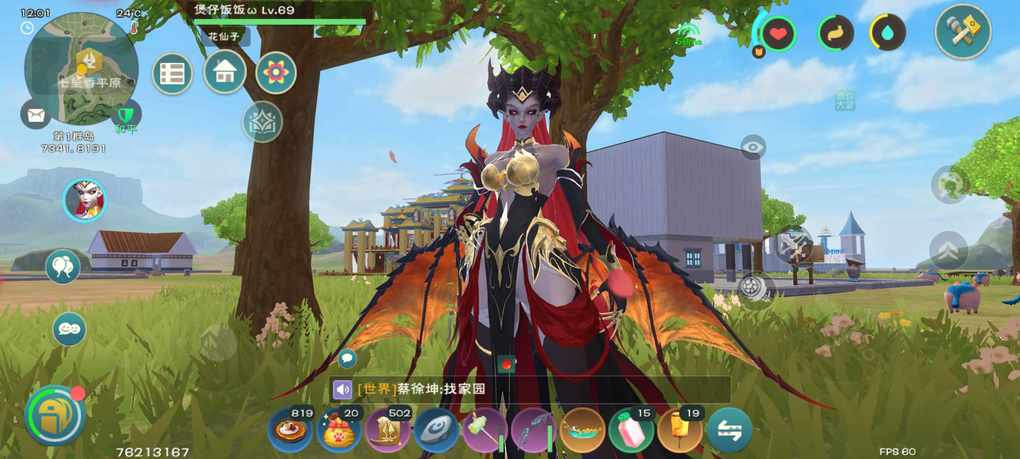Use the food plate slot with 819
1020x459 pixels.
(x=290, y=430)
